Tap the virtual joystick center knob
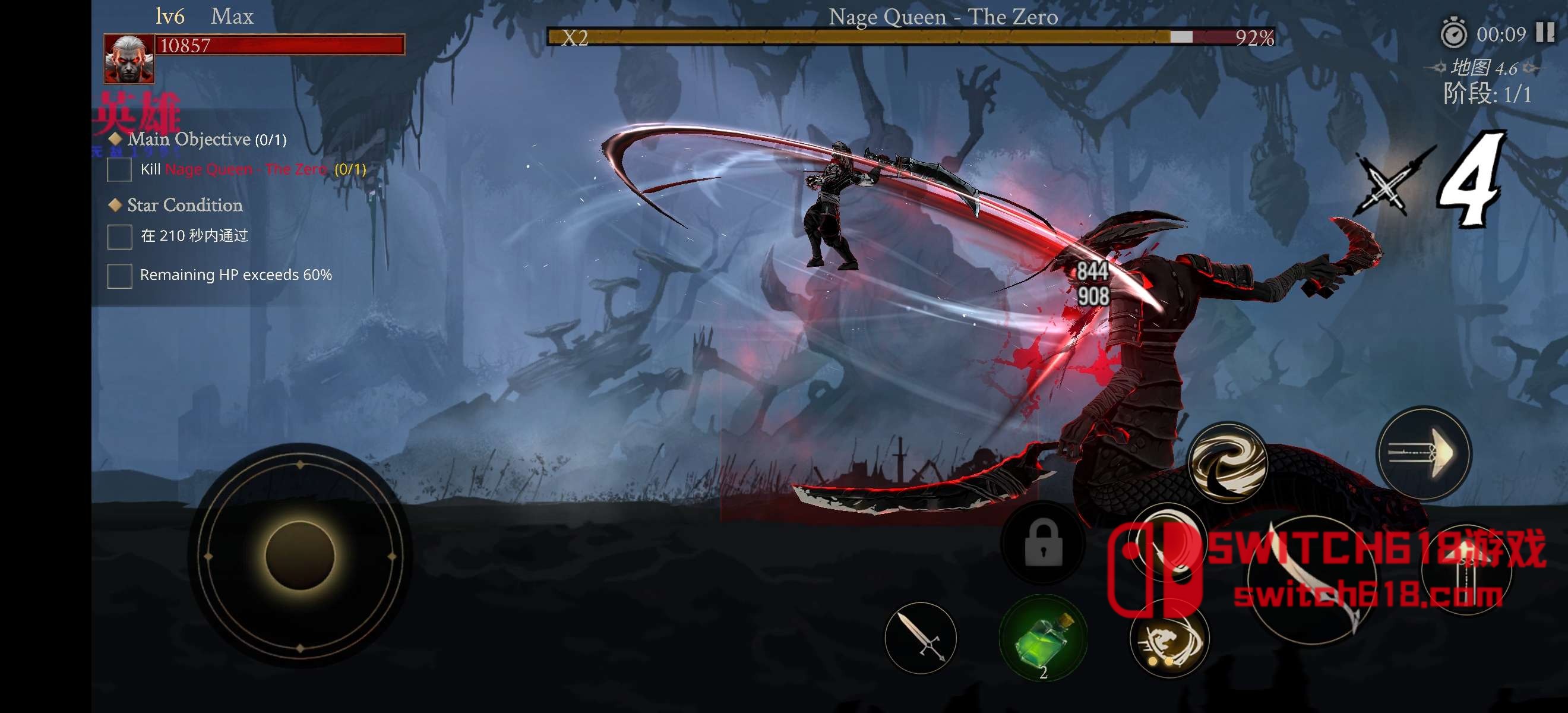Image resolution: width=1568 pixels, height=713 pixels. click(x=300, y=555)
